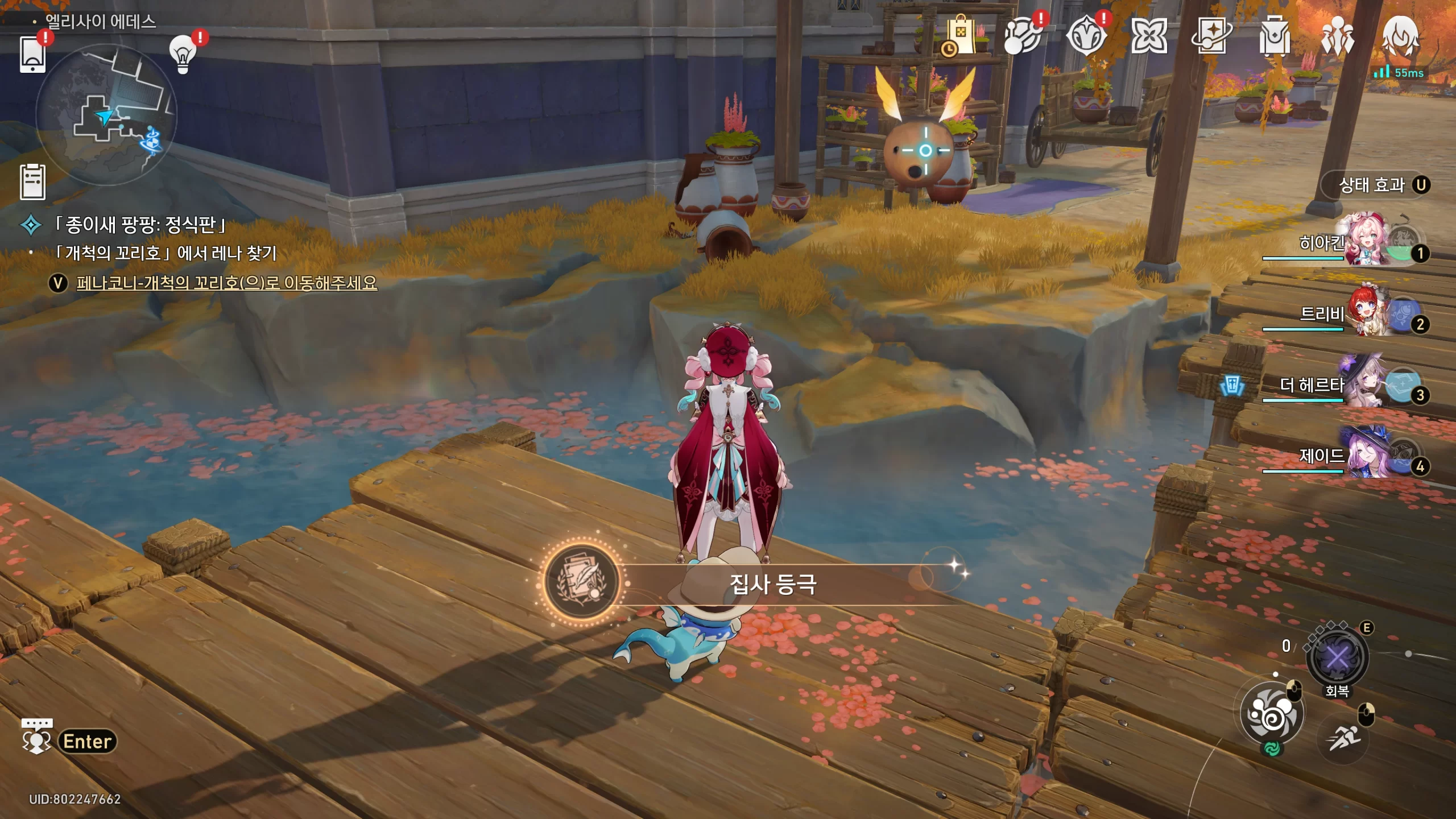Open the mission clipboard icon
Screen dimensions: 1456x819
(x=32, y=182)
